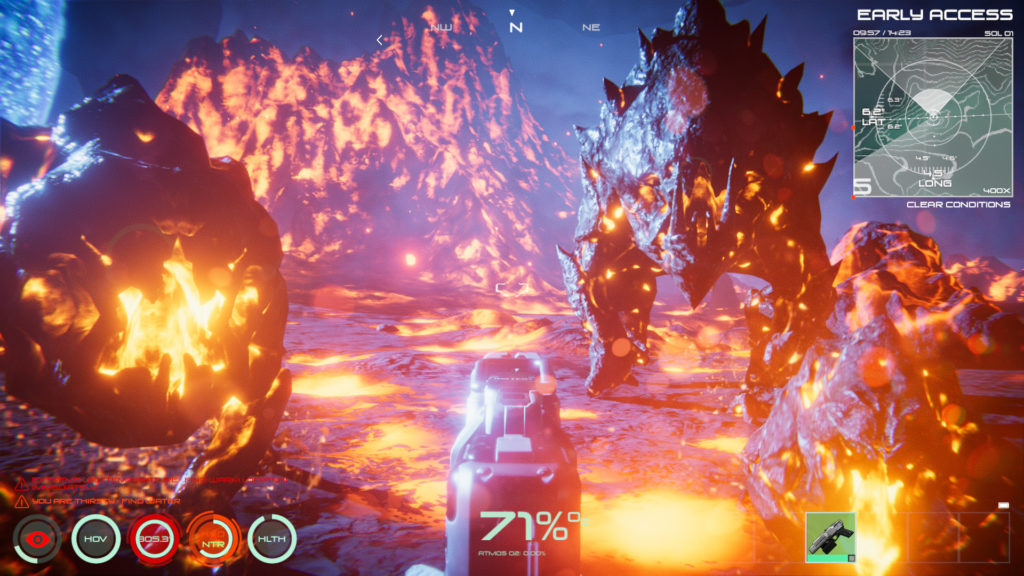The height and width of the screenshot is (576, 1024).
Task: Click the NTR nutrition gauge
Action: 213,539
